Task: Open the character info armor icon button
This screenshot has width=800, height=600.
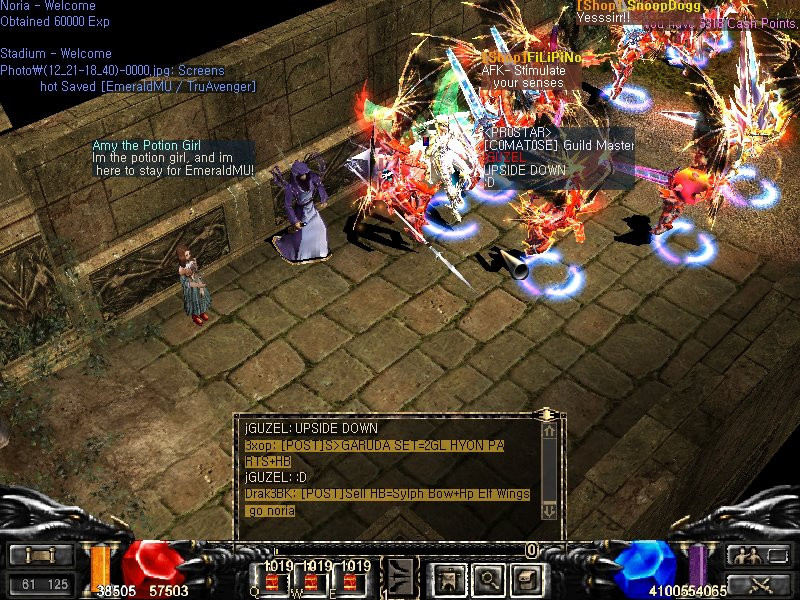Action: point(449,578)
